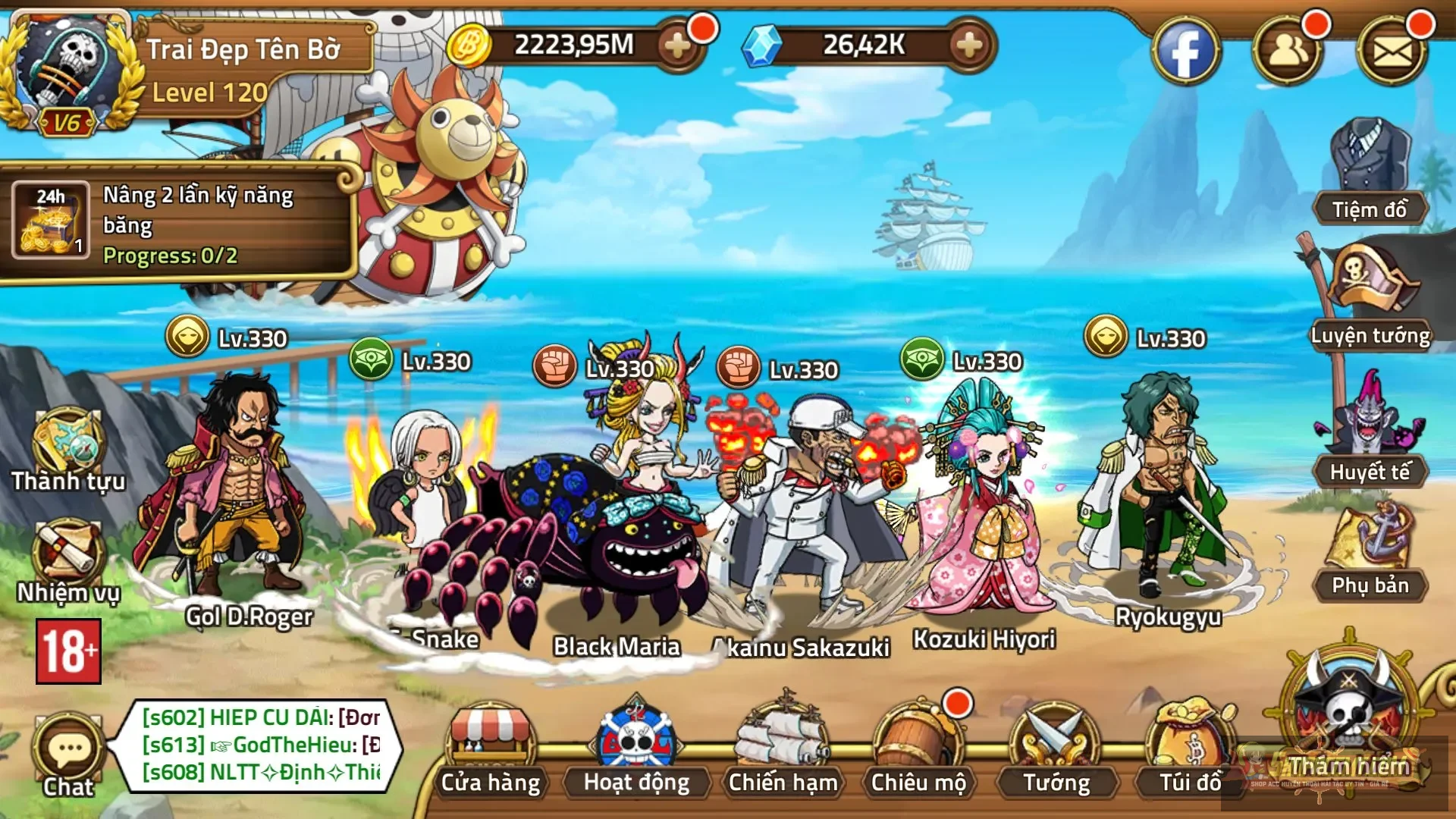Start Thám hiểm exploration
Viewport: 1456px width, 819px height.
tap(1348, 720)
